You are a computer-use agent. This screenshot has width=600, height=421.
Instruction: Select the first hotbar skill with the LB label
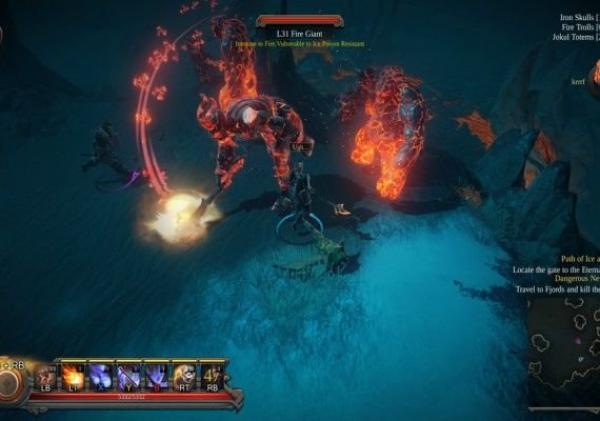[x=45, y=376]
